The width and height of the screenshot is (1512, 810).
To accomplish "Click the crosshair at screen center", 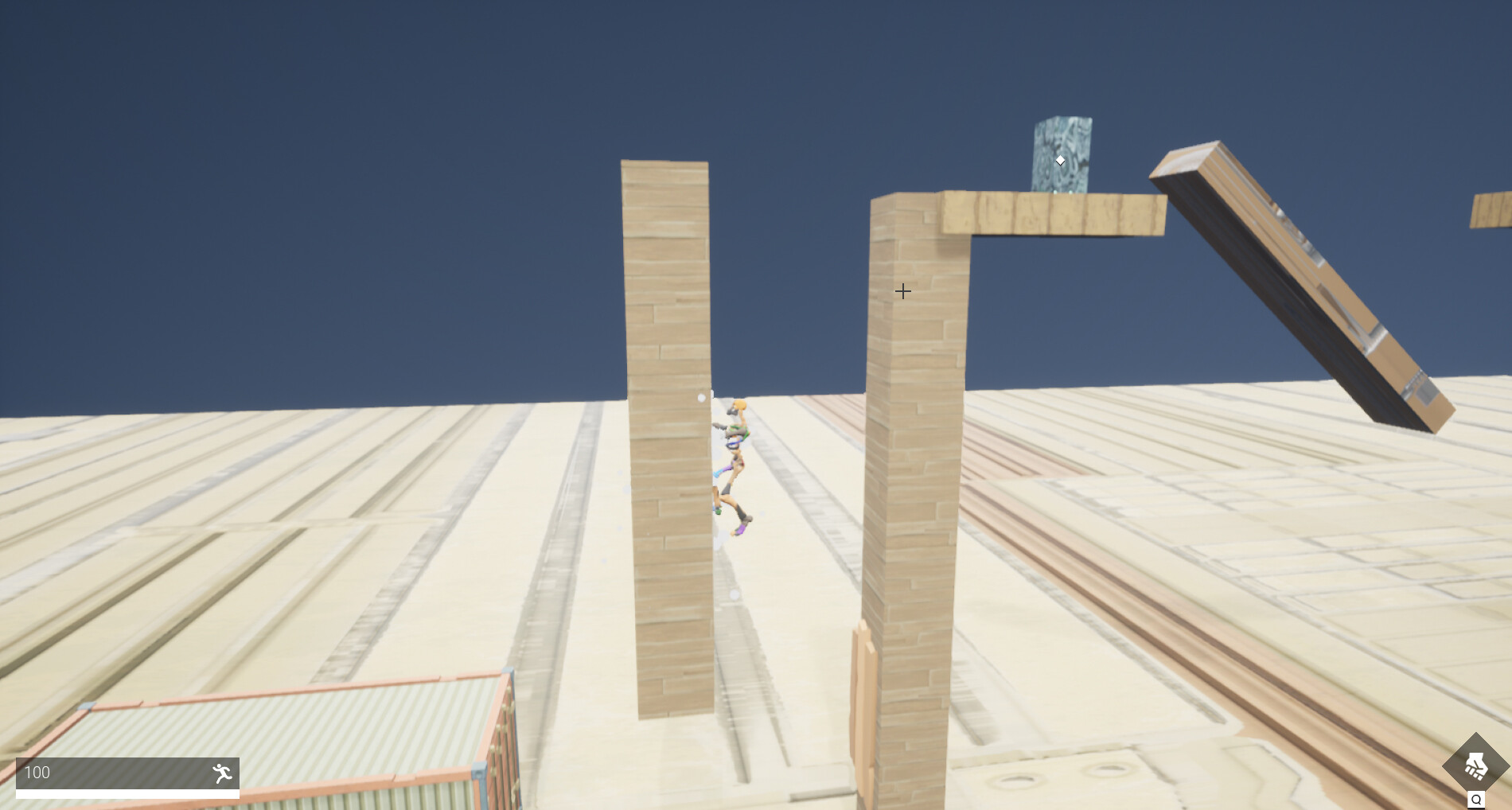I will pos(903,291).
